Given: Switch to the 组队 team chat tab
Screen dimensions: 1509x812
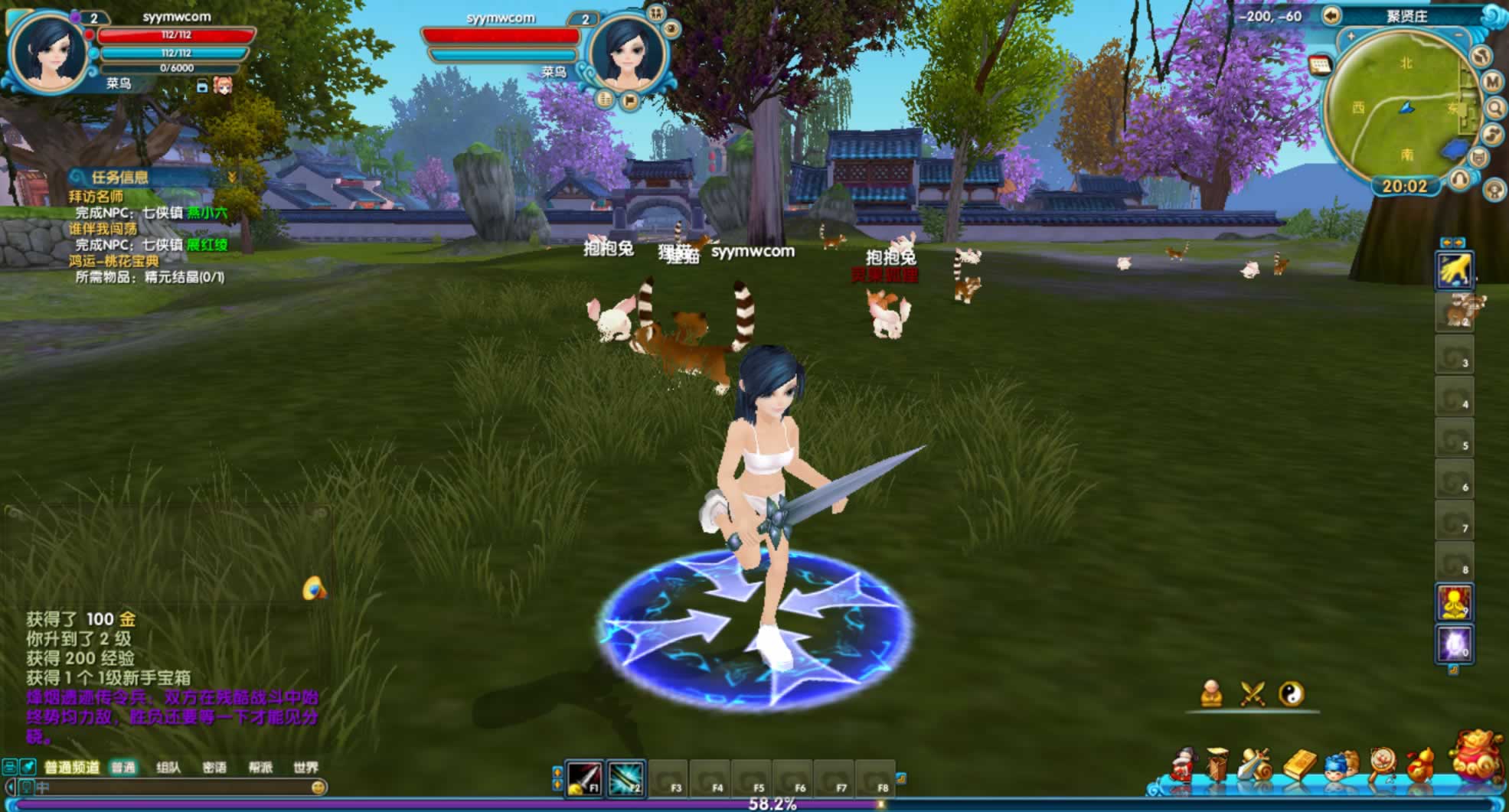Looking at the screenshot, I should (168, 767).
